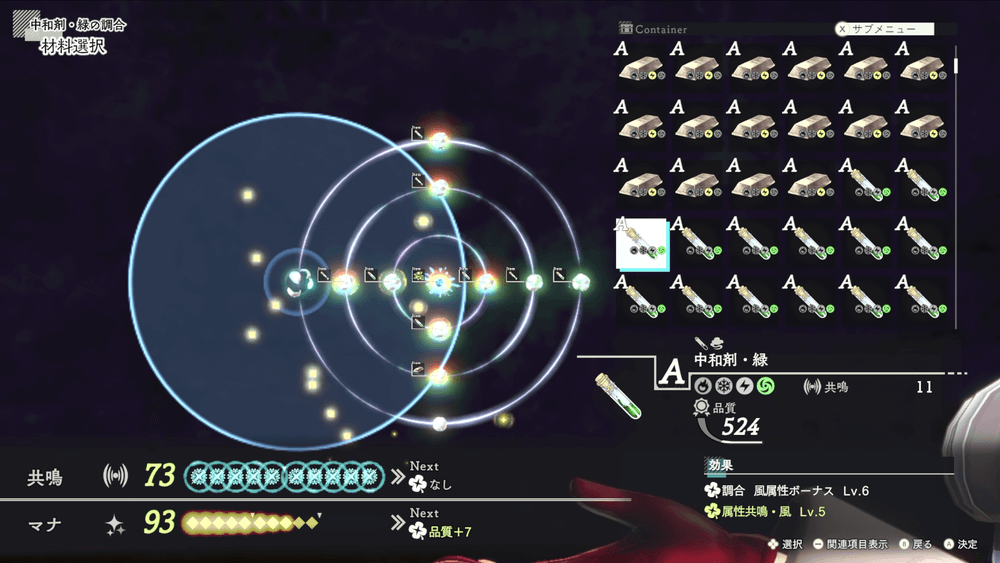Select the topmost node on the outer ring
This screenshot has width=1000, height=563.
[x=439, y=140]
